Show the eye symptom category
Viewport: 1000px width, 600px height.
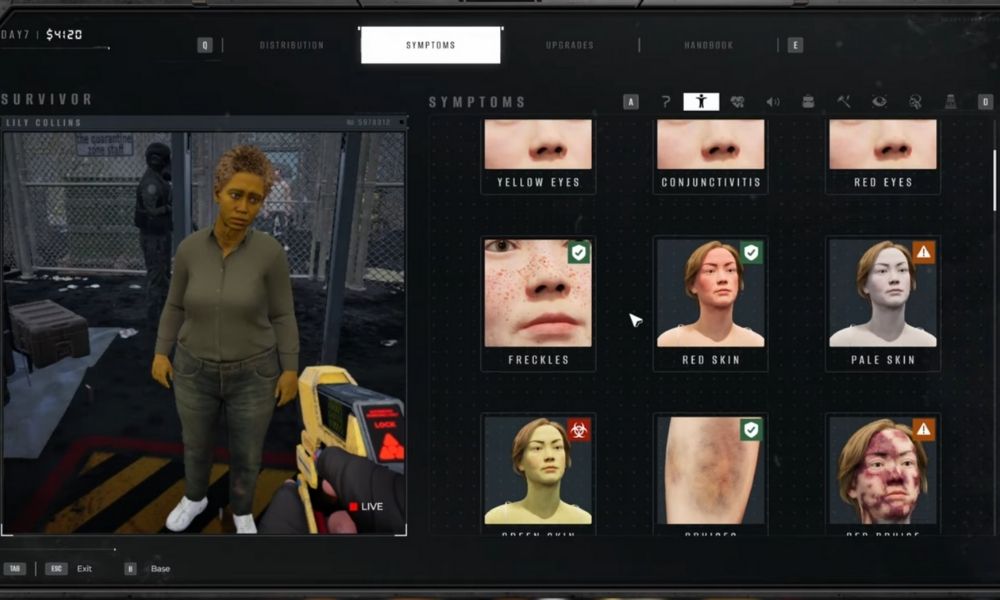coord(879,101)
